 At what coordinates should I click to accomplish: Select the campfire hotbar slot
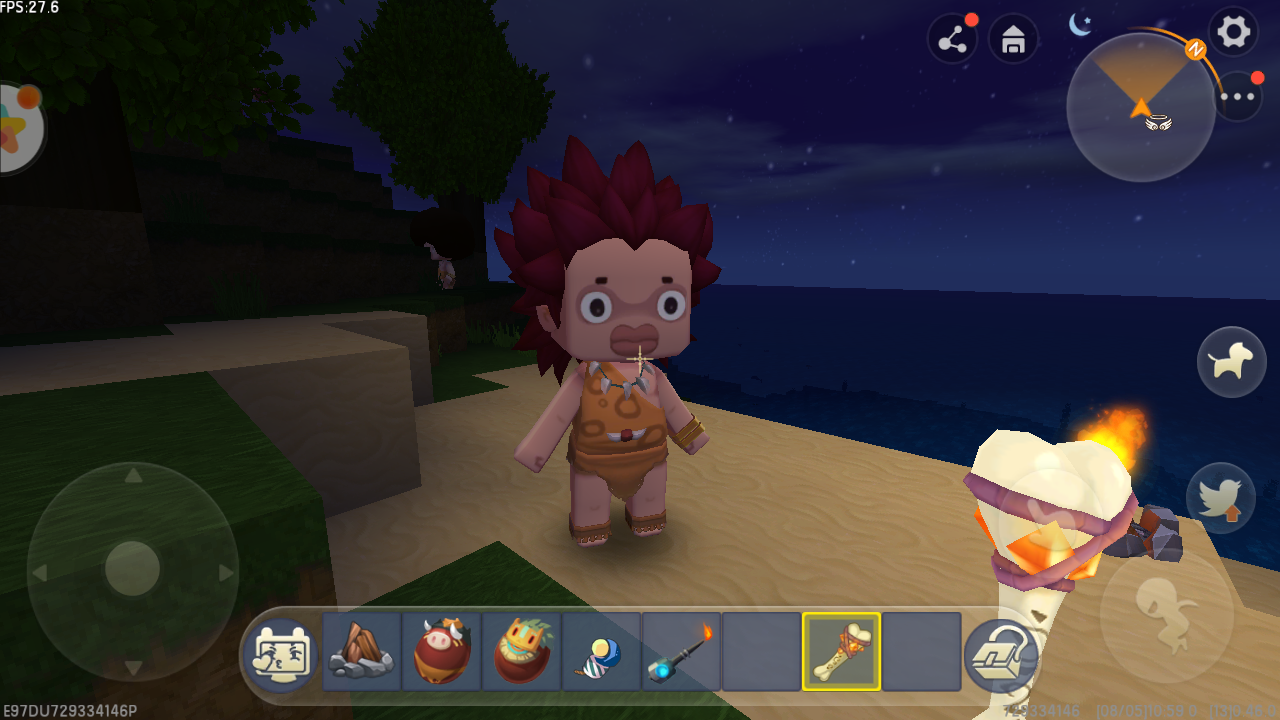[361, 651]
